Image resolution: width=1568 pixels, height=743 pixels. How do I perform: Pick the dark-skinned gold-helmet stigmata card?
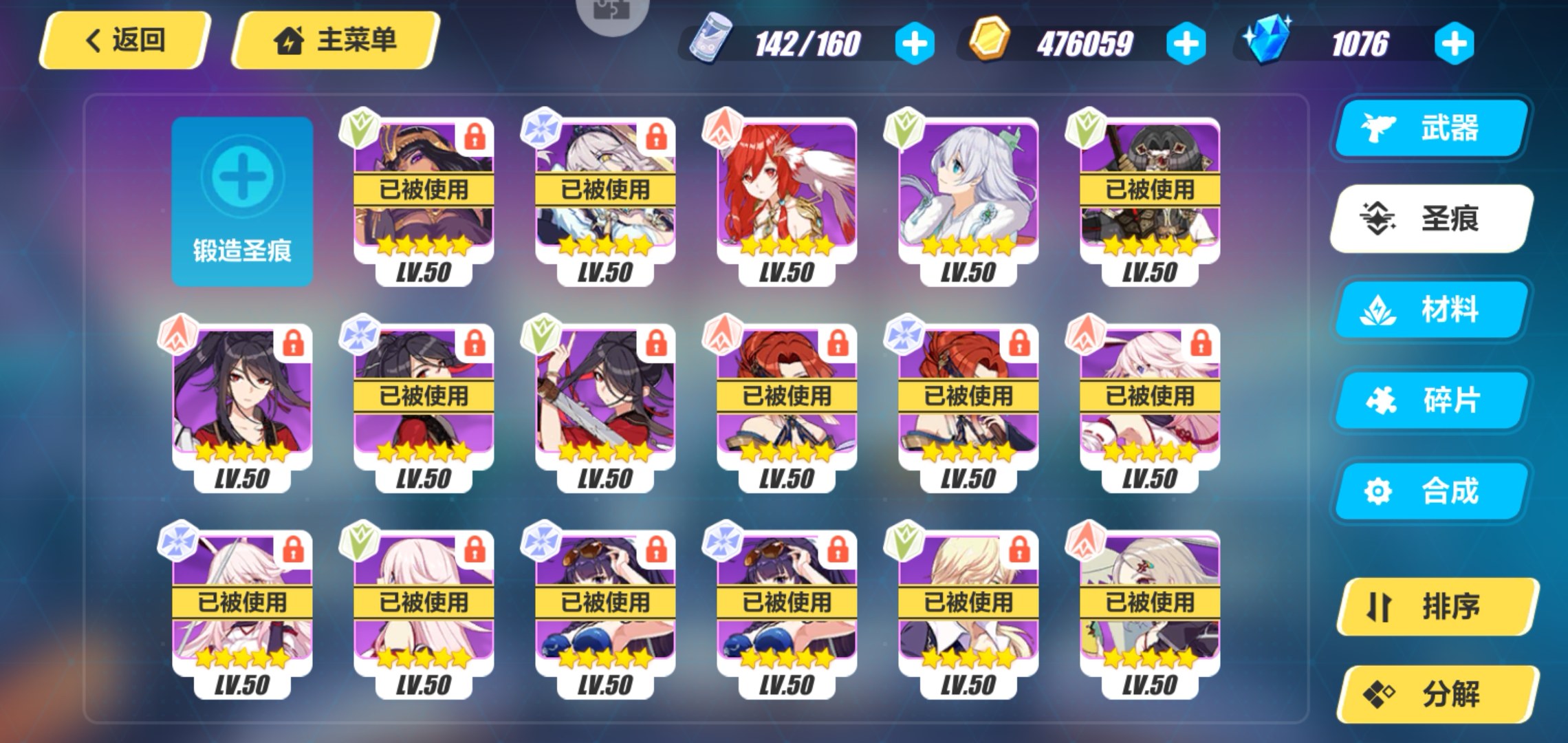423,200
